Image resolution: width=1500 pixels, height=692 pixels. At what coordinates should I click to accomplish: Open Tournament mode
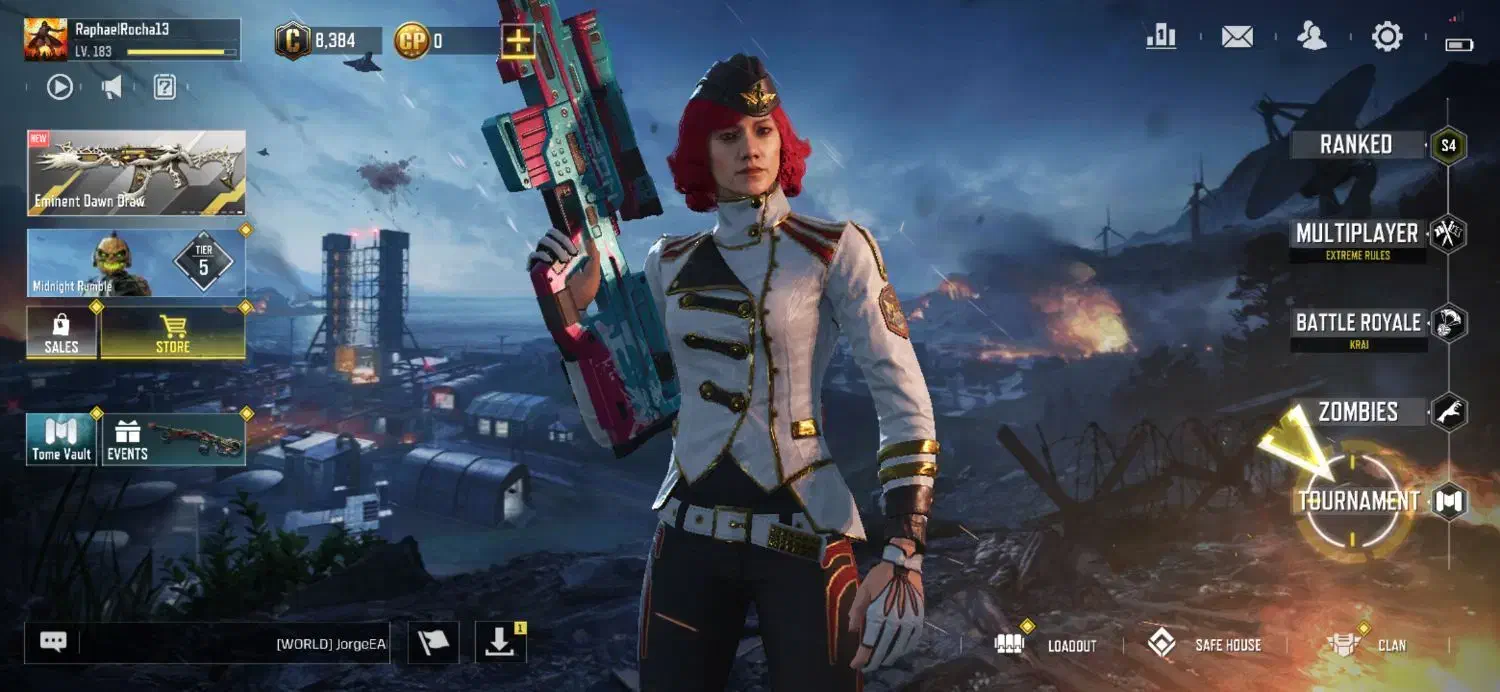click(1359, 501)
